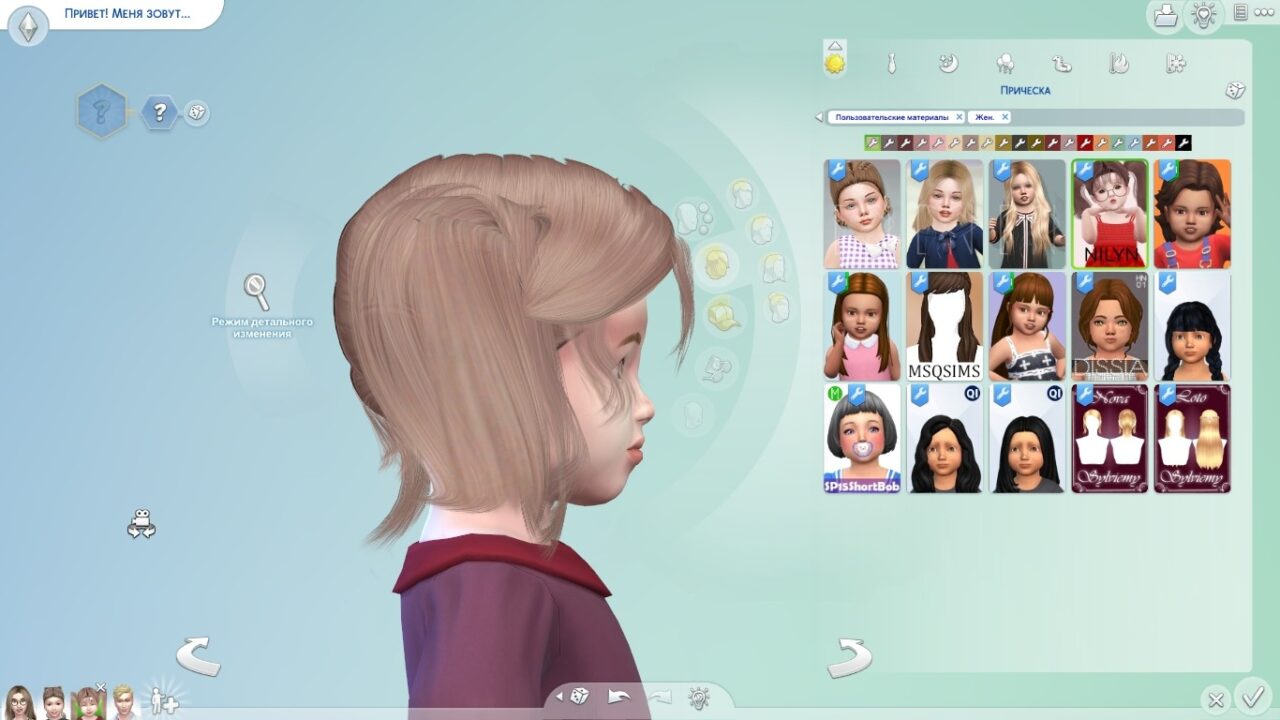The height and width of the screenshot is (720, 1280).
Task: Switch to swimwear duck float category
Action: pyautogui.click(x=1062, y=64)
